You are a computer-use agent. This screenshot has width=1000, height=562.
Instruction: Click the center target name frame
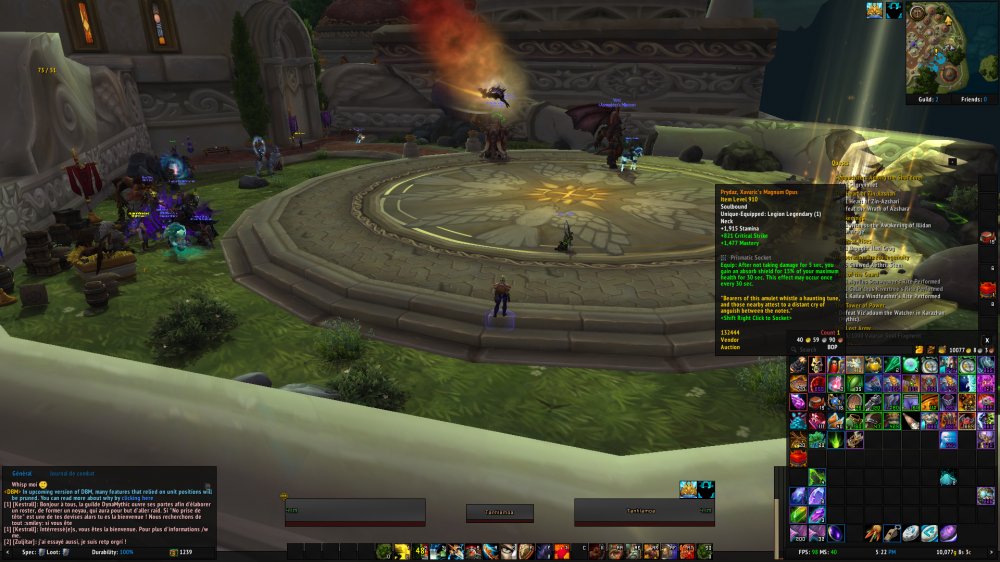click(x=499, y=512)
